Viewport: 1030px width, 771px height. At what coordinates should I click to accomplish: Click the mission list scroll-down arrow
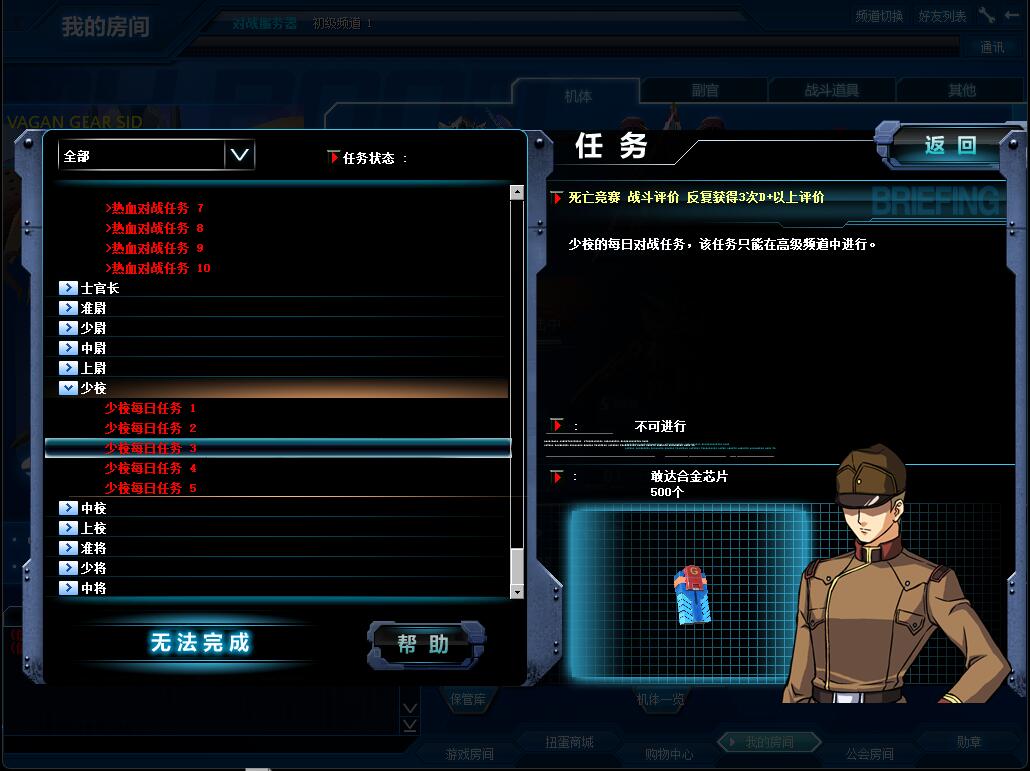(x=517, y=592)
